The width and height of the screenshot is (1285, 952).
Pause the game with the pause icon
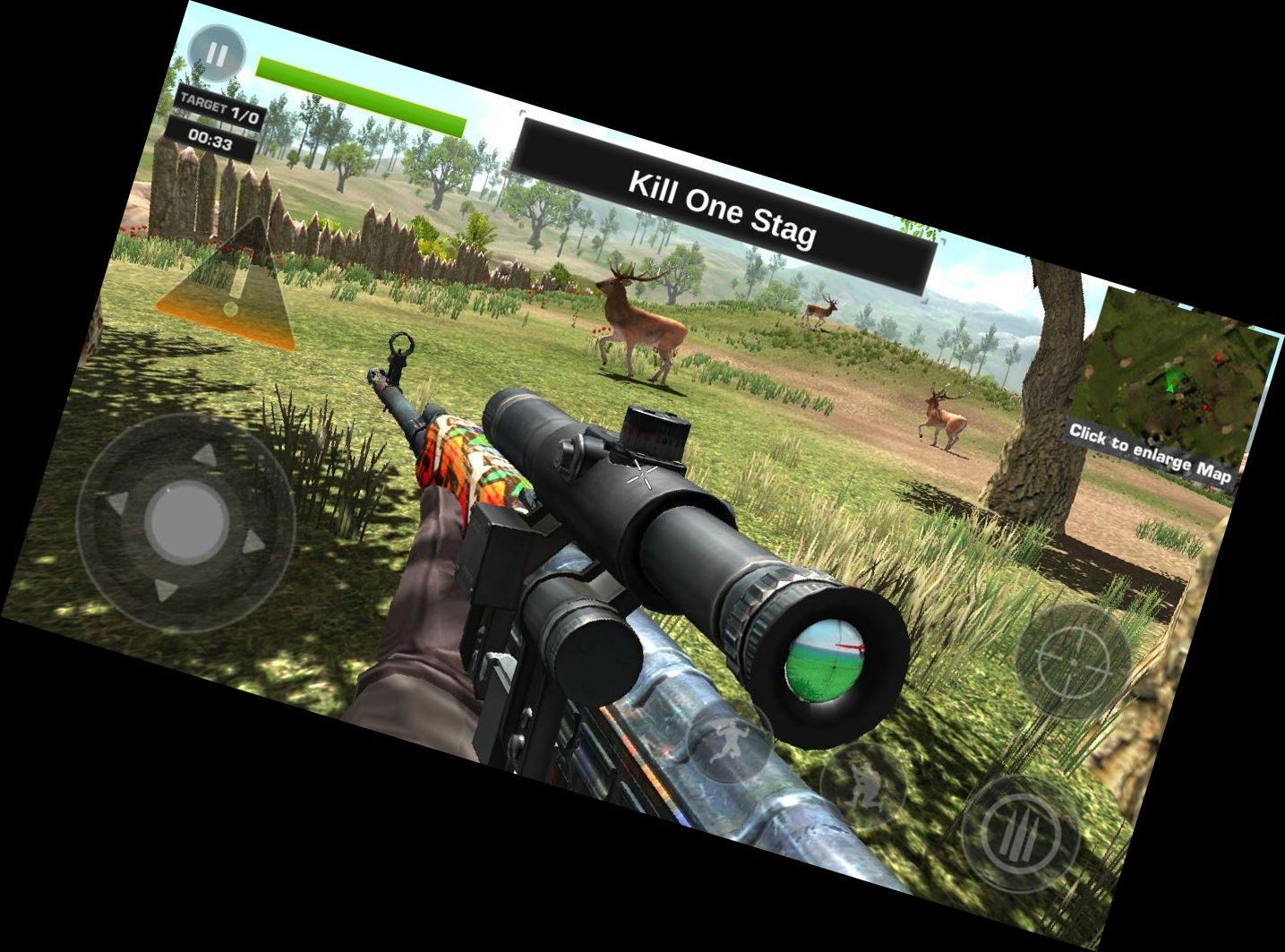pos(218,54)
